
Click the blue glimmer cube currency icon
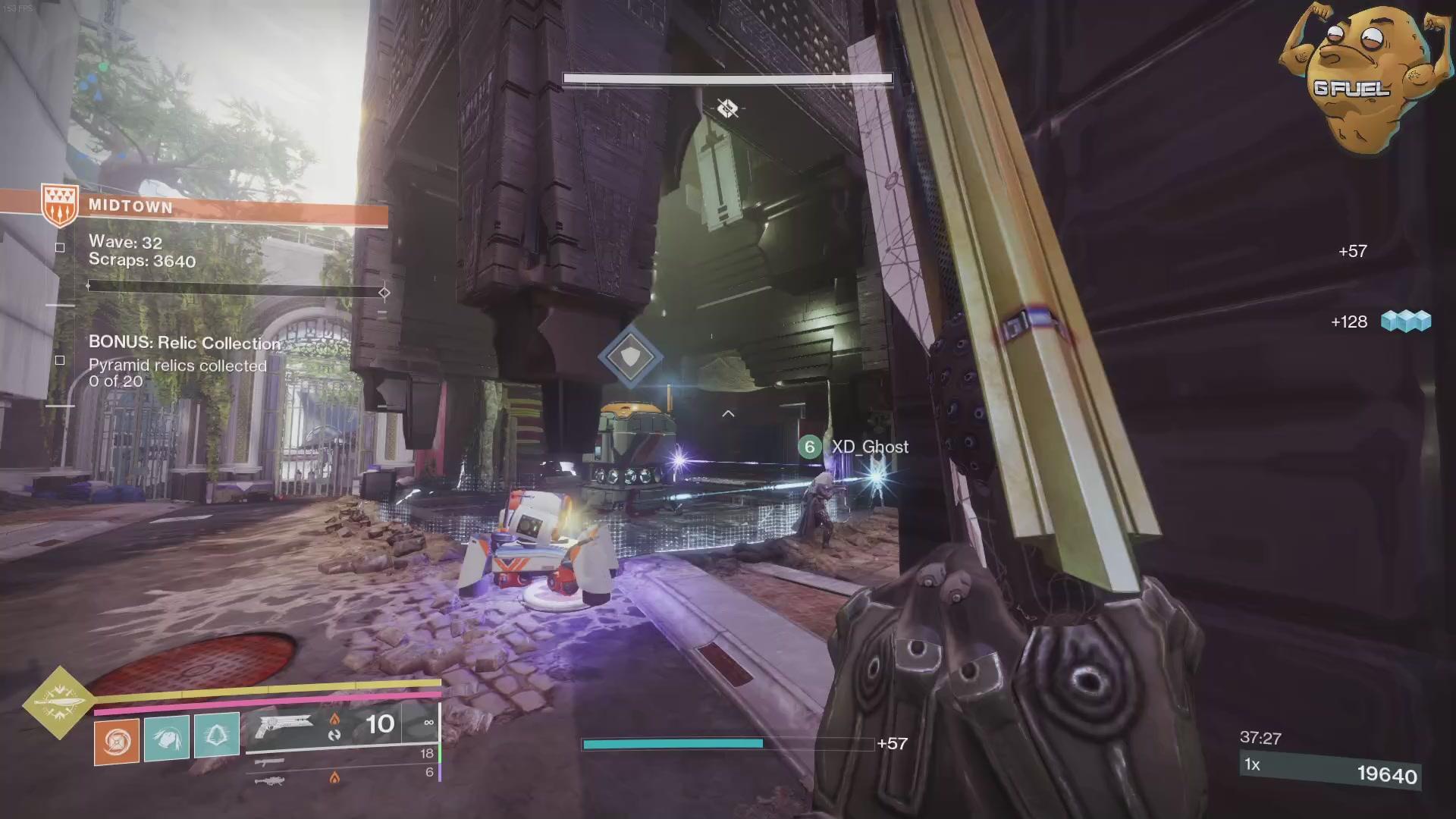tap(1405, 322)
